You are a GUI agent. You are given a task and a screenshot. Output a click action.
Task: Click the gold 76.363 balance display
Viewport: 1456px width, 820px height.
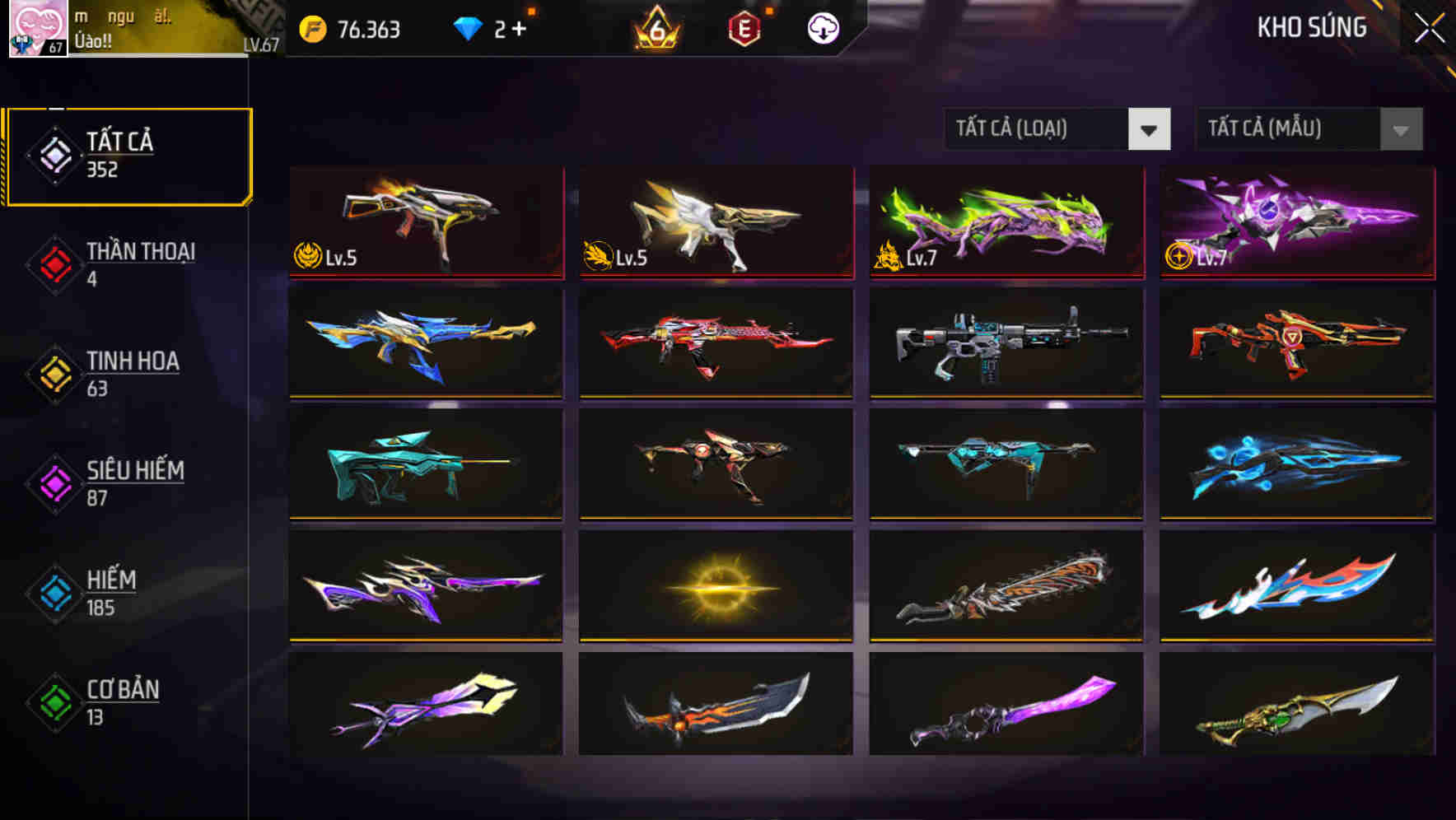(x=364, y=29)
